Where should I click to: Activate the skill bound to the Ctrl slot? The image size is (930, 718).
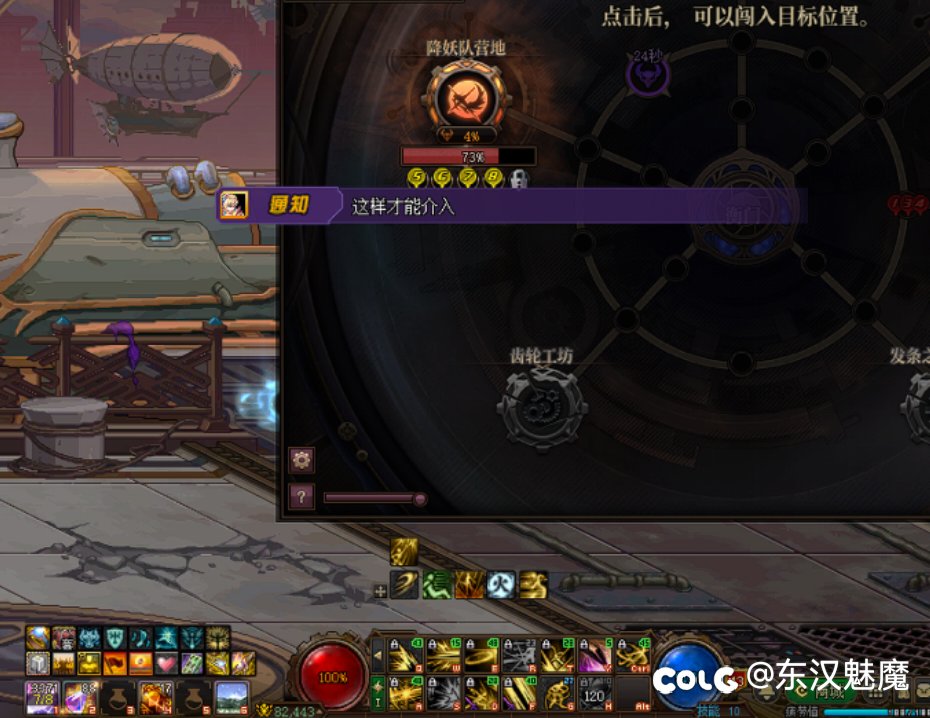pyautogui.click(x=631, y=656)
